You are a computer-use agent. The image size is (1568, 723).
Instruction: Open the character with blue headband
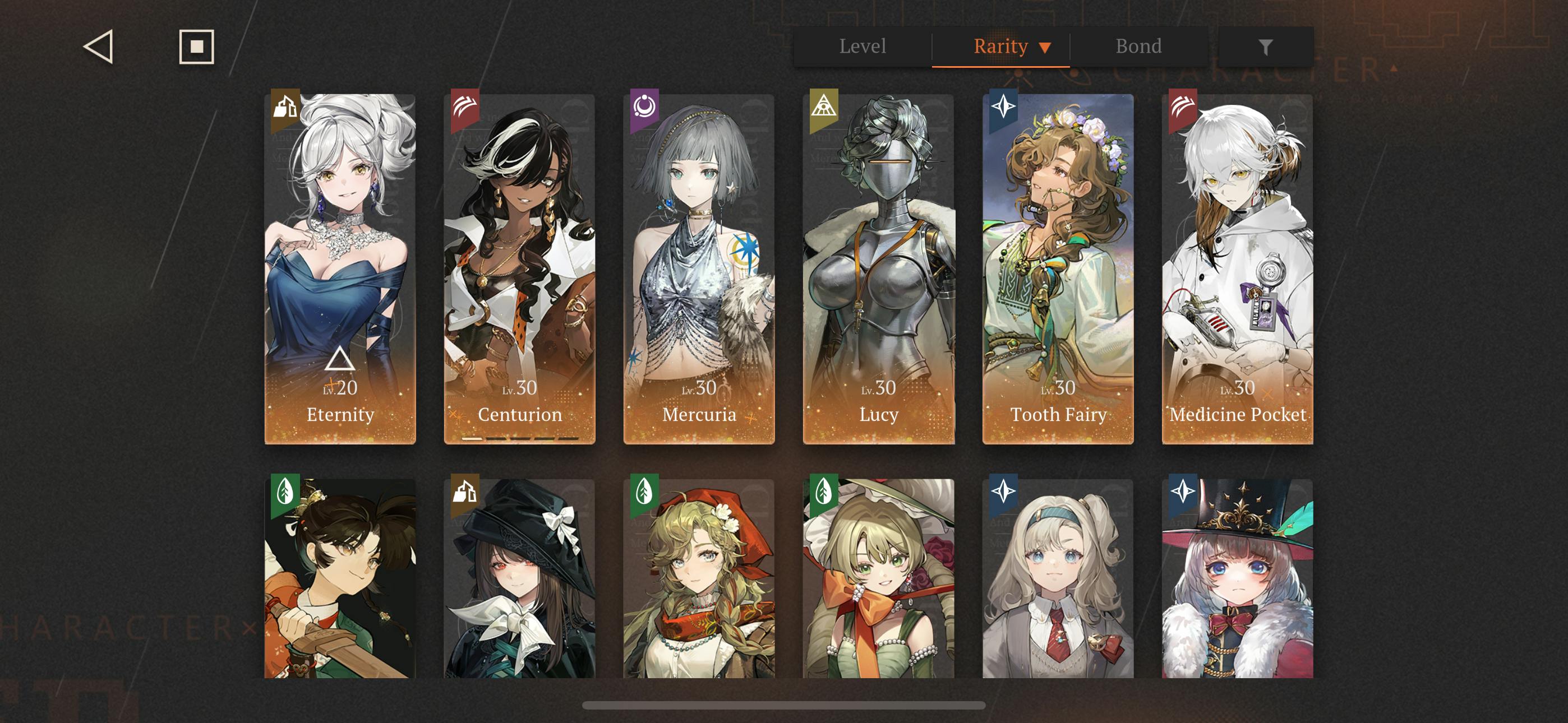tap(1058, 578)
